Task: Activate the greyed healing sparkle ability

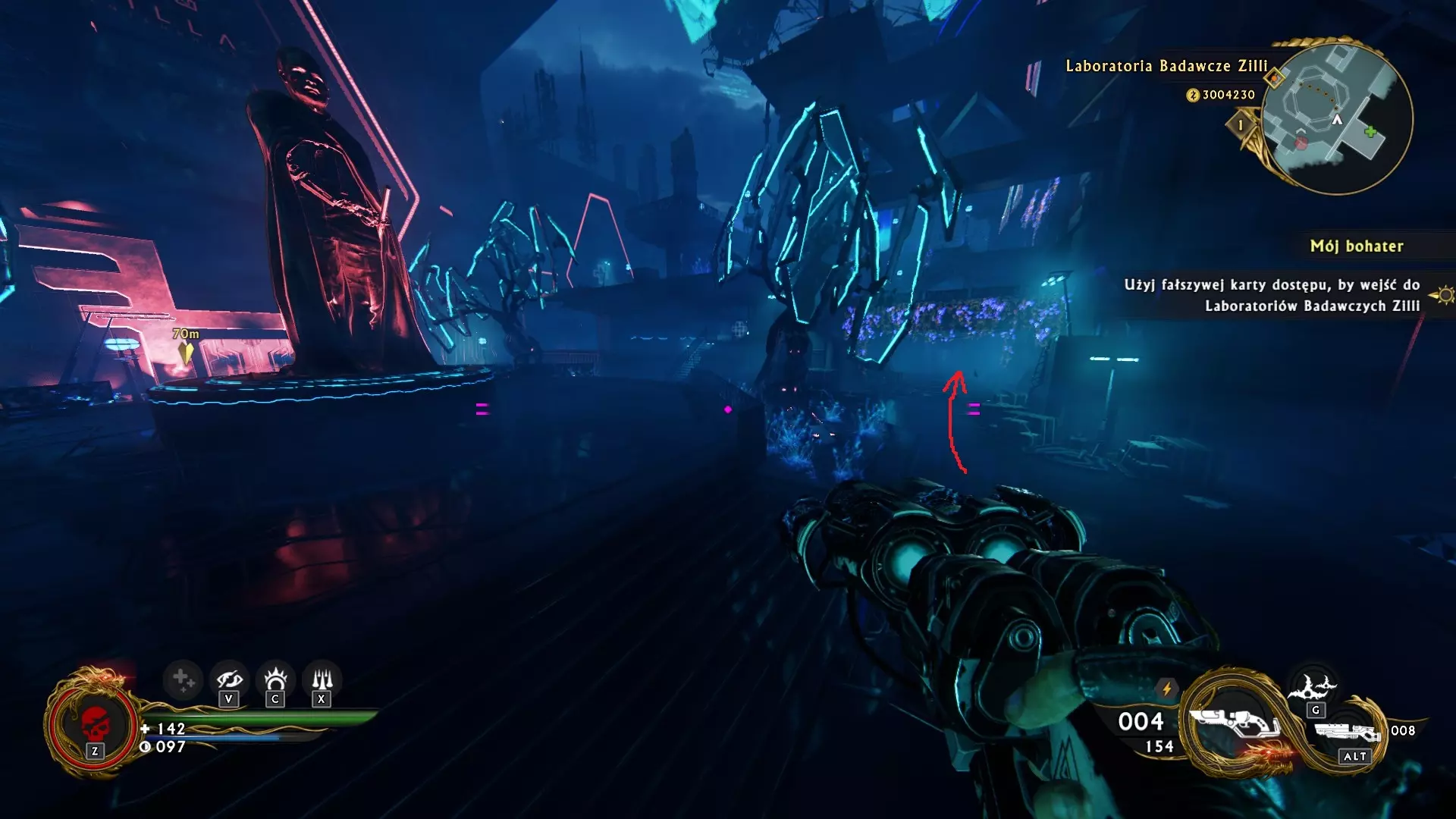Action: click(x=182, y=679)
